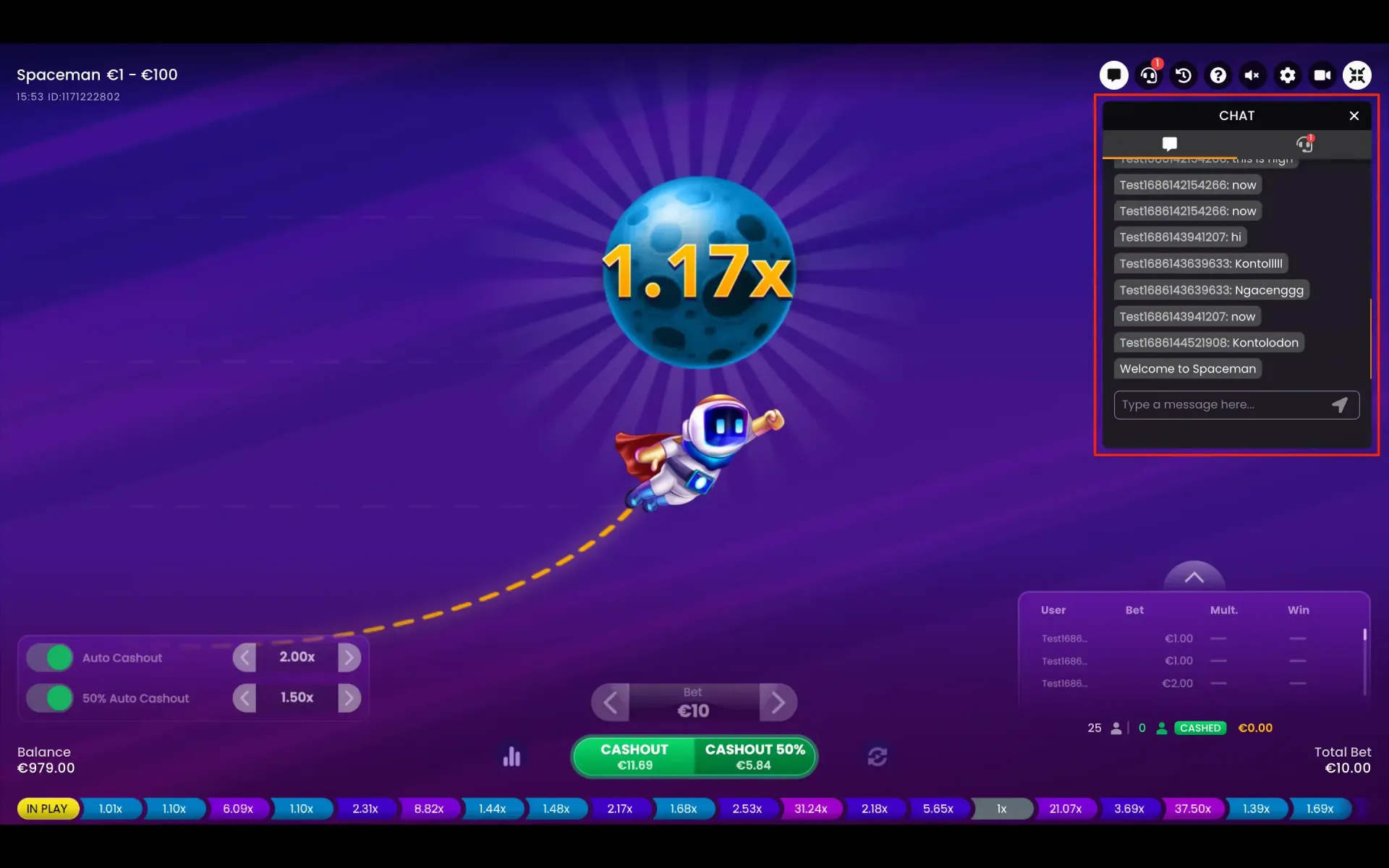
Task: Expand the bets table with the chevron arrow
Action: click(1194, 575)
